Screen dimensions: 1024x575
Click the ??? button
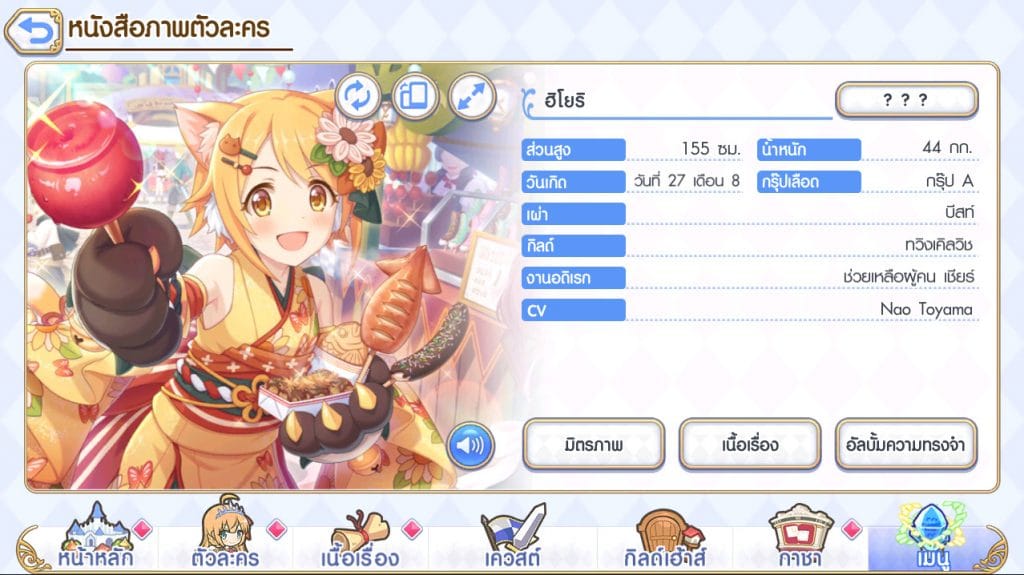click(x=906, y=100)
